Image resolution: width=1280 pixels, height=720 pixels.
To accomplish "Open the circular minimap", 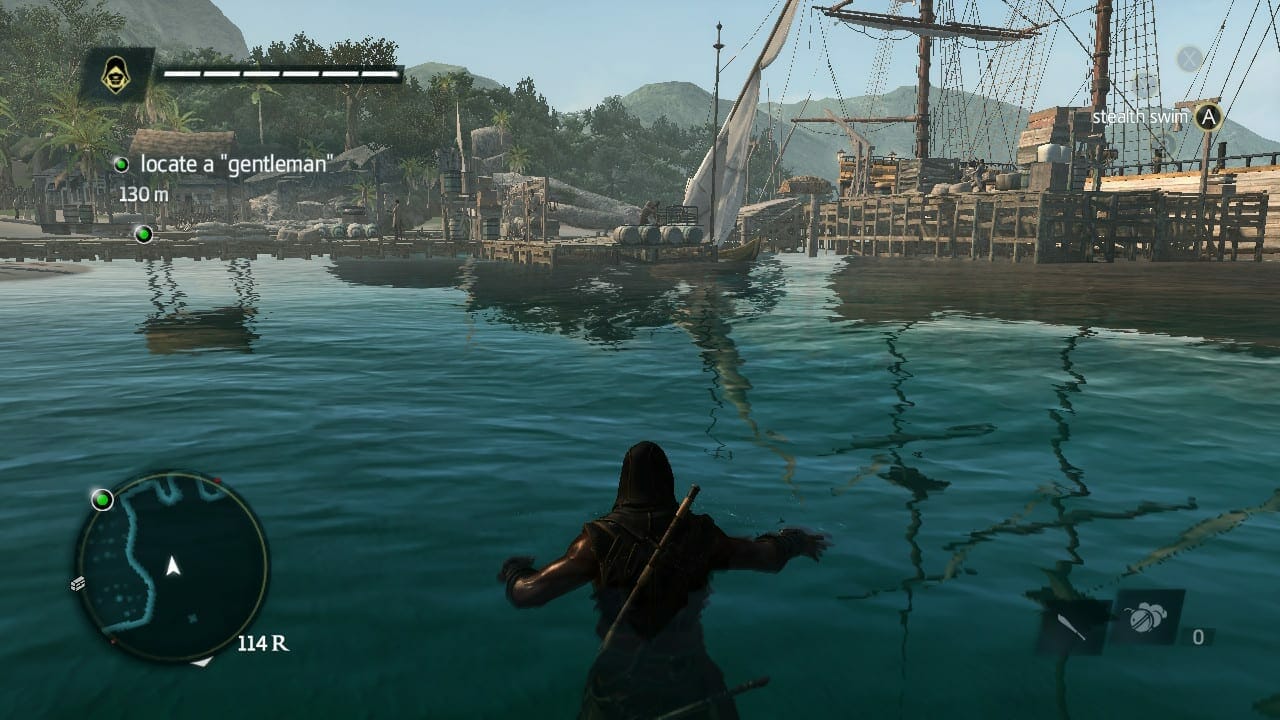I will [173, 567].
